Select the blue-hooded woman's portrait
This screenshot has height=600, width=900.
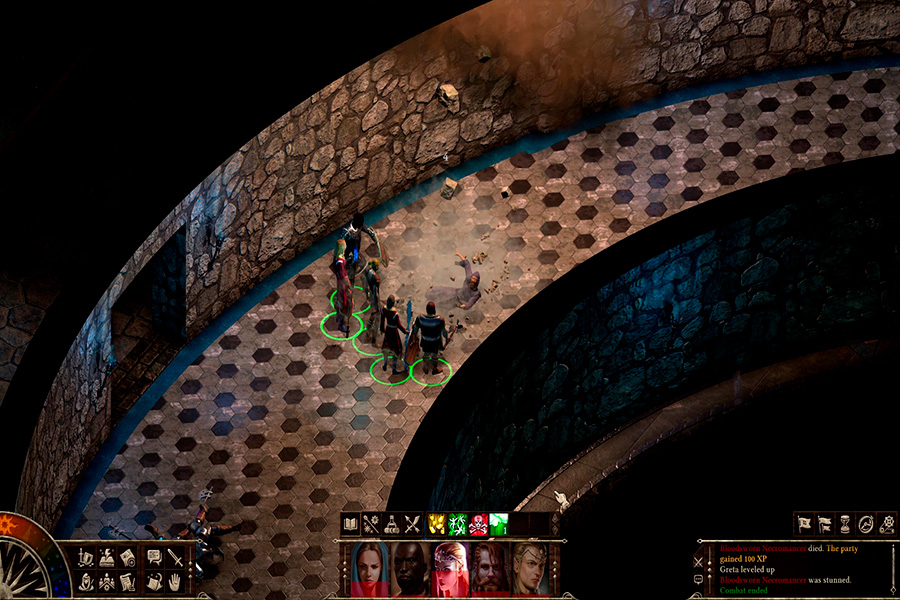[368, 567]
